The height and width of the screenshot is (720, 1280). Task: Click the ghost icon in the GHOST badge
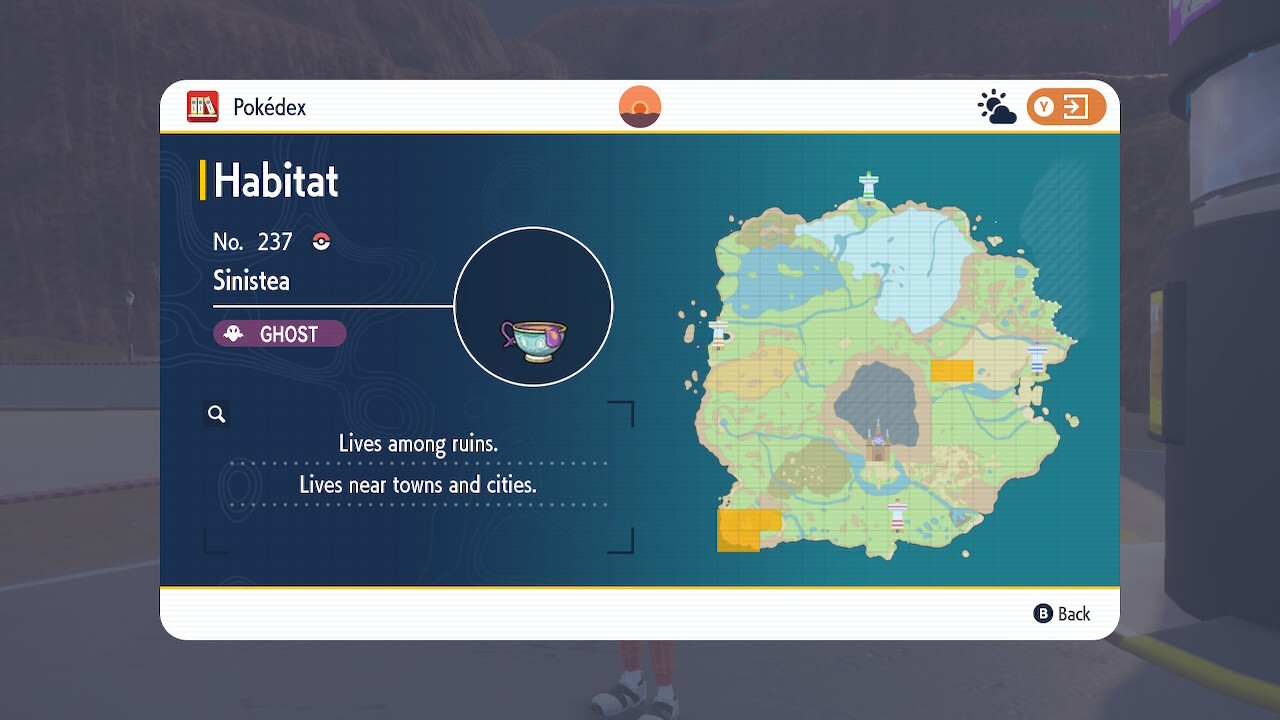click(231, 334)
